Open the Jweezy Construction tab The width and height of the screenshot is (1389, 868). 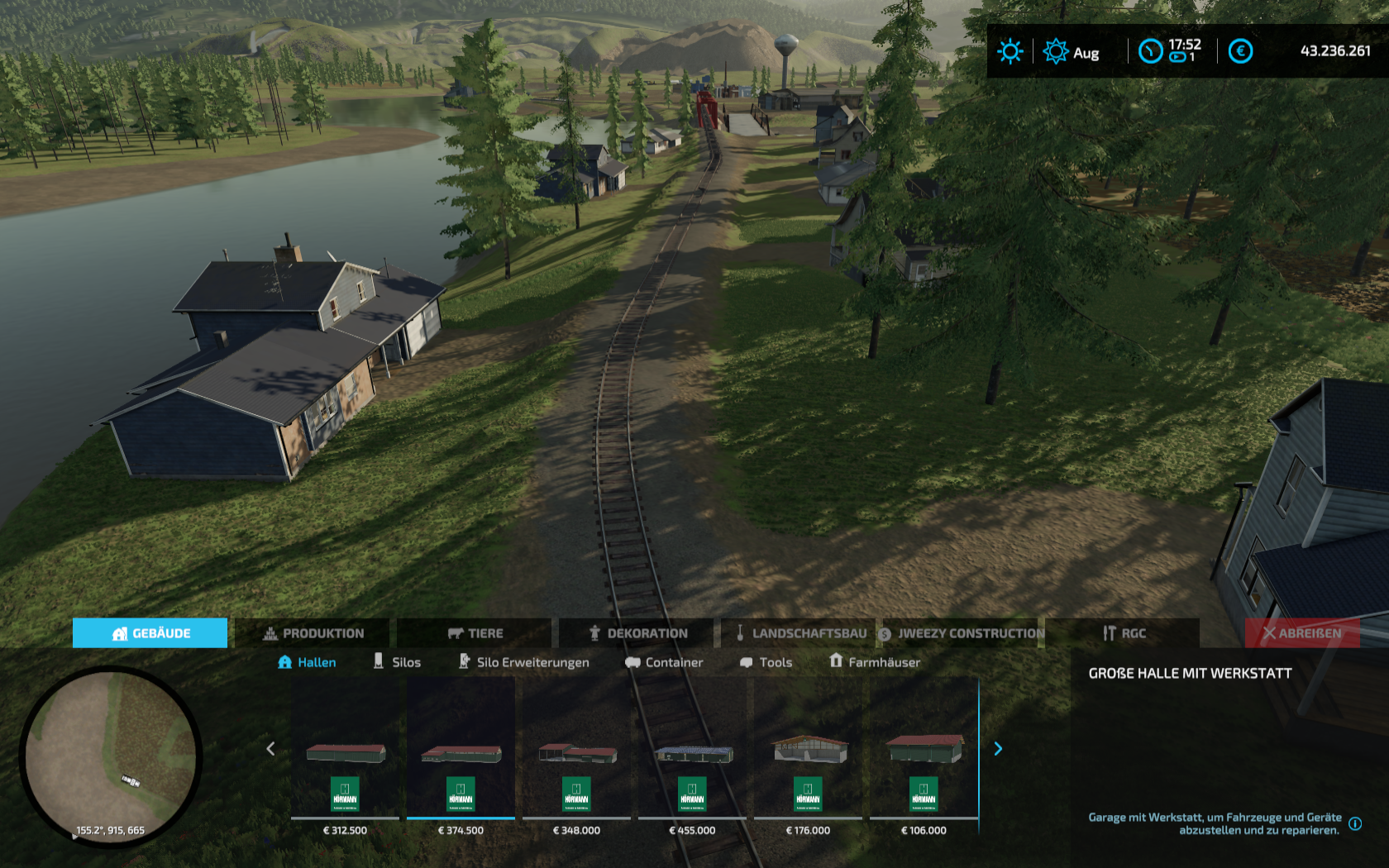[961, 633]
